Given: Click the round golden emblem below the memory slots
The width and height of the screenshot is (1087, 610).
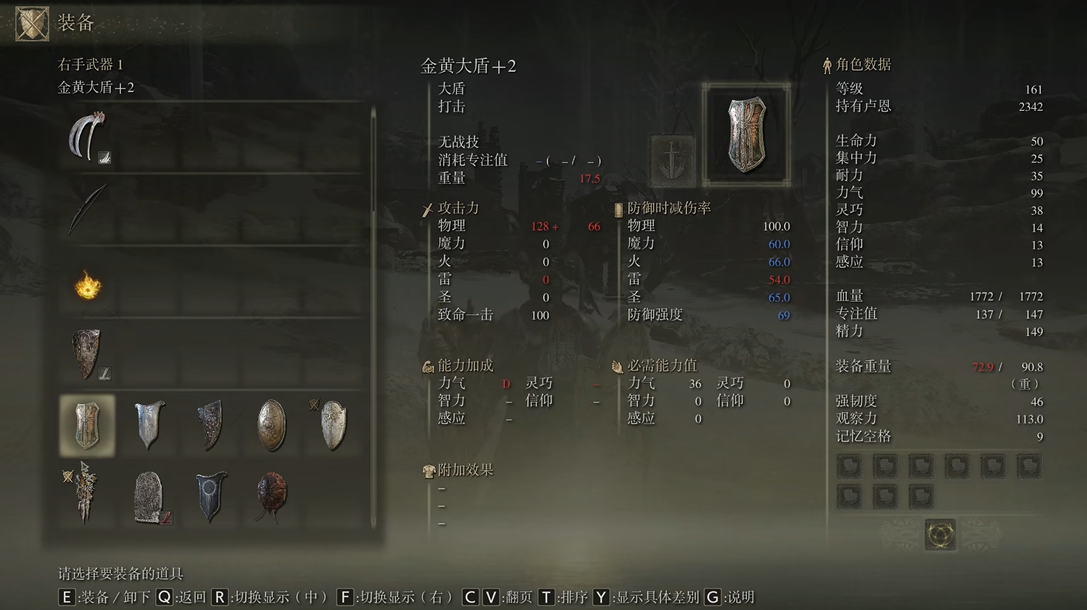Looking at the screenshot, I should point(940,533).
